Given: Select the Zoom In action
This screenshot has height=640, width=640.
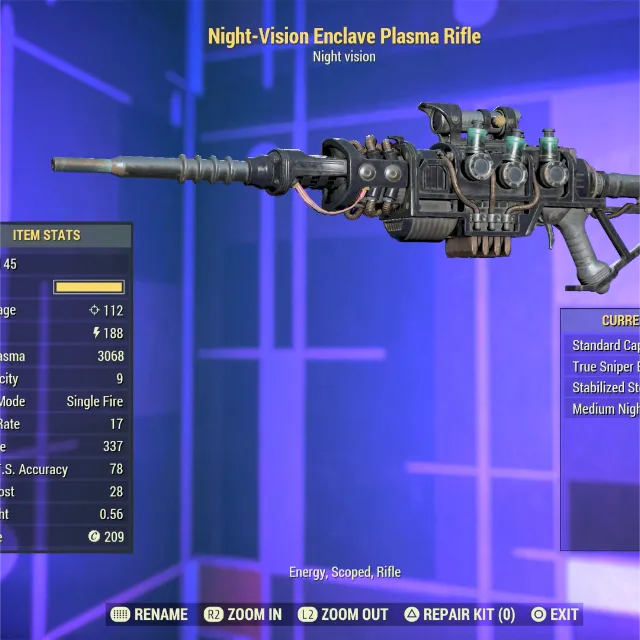Looking at the screenshot, I should click(243, 614).
